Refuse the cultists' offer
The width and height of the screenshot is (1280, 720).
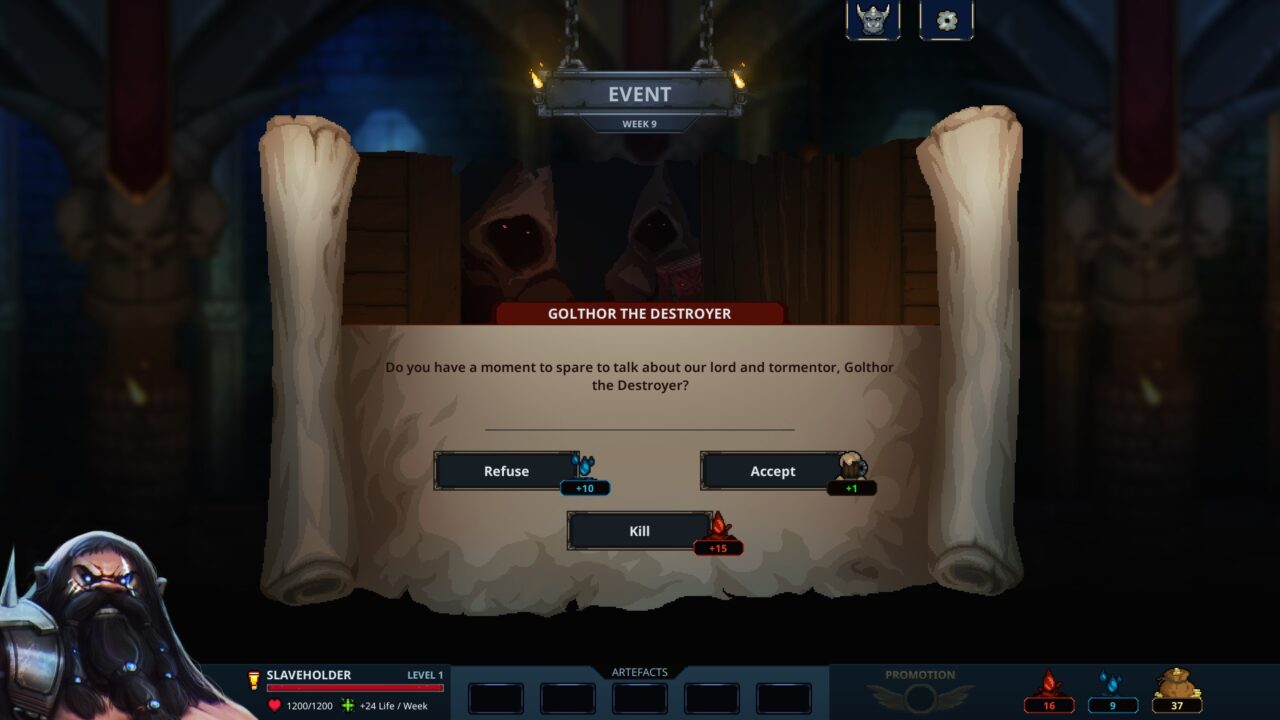(506, 471)
